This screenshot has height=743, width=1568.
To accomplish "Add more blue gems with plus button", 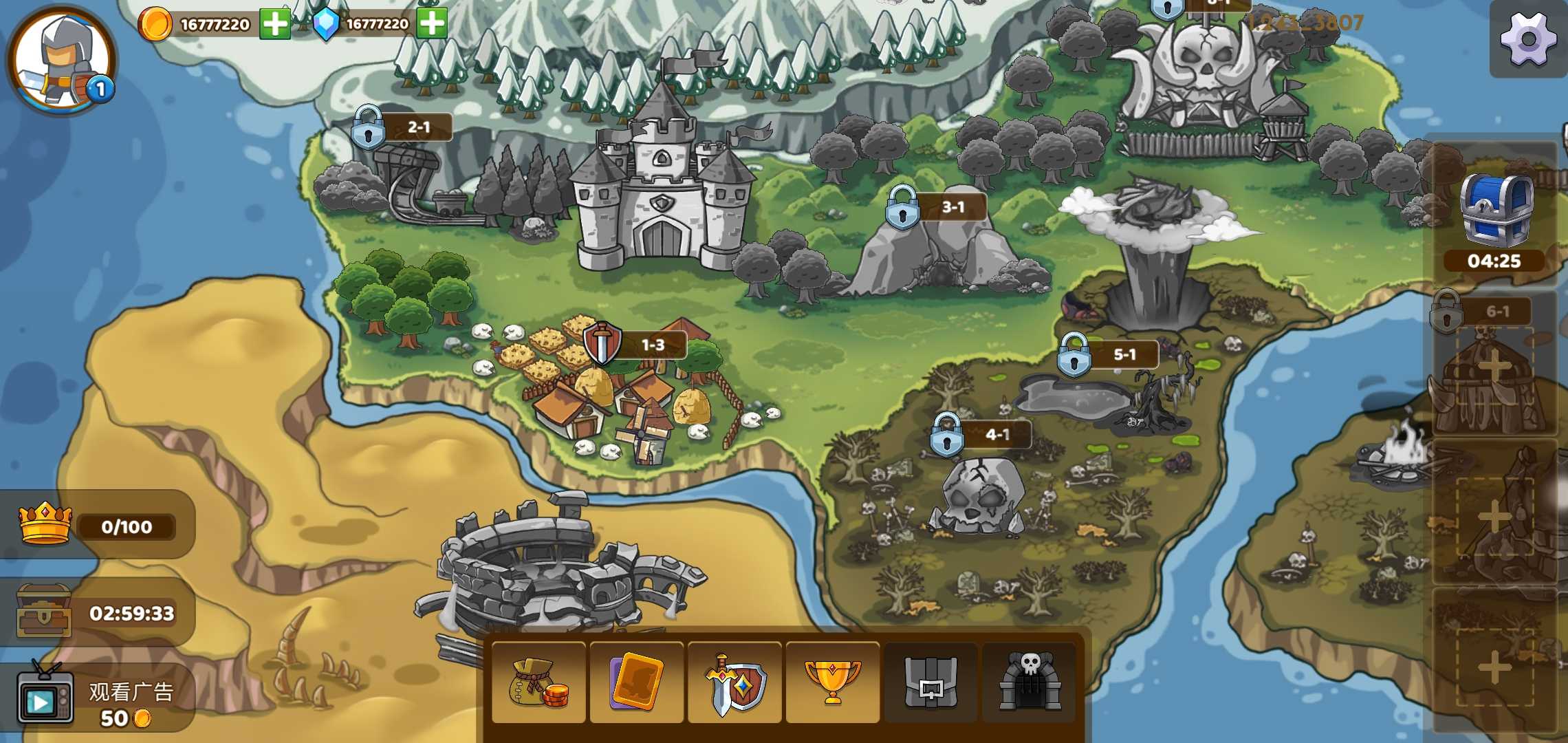I will (x=432, y=23).
